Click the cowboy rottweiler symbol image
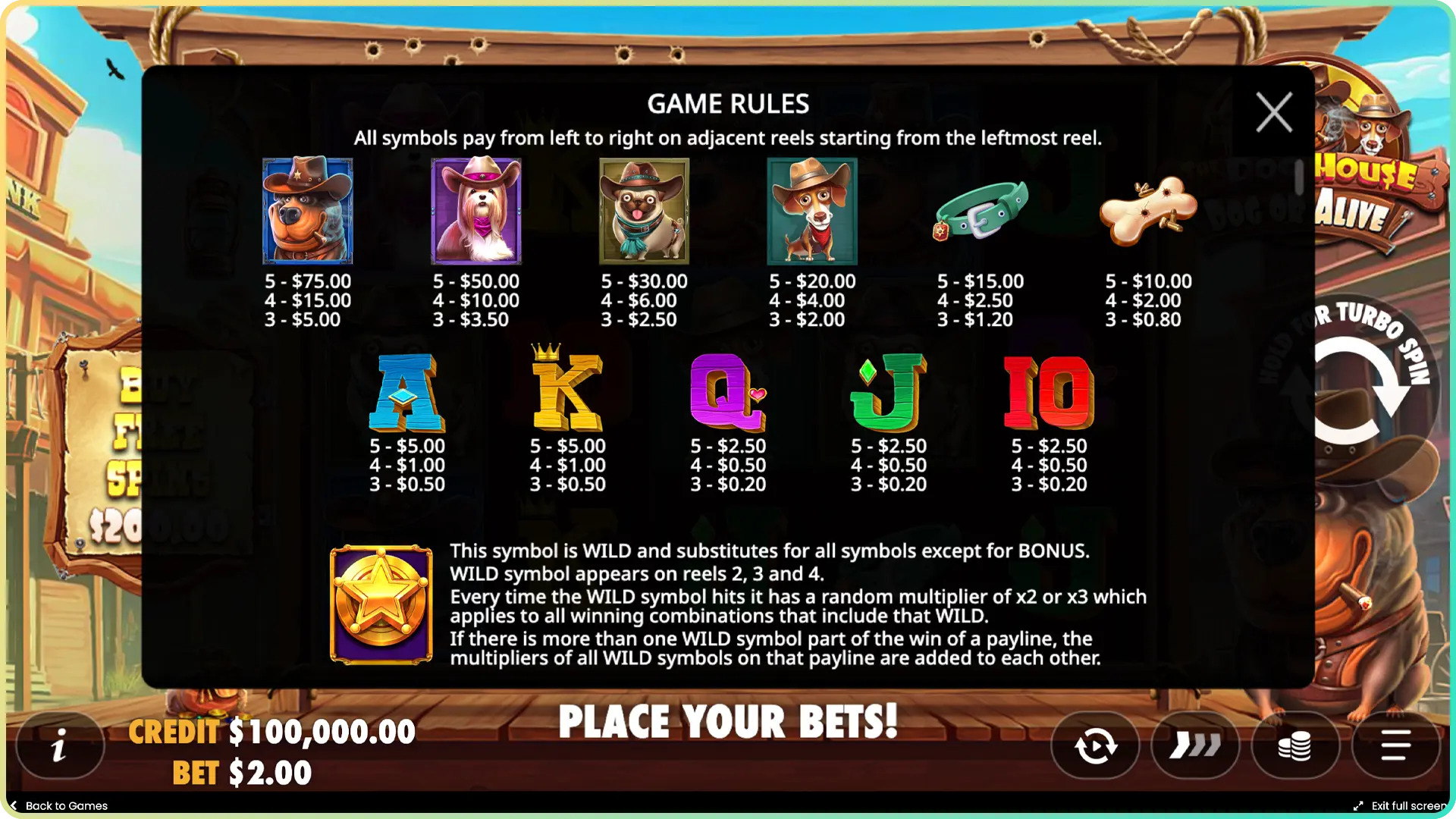Image resolution: width=1456 pixels, height=819 pixels. [306, 210]
